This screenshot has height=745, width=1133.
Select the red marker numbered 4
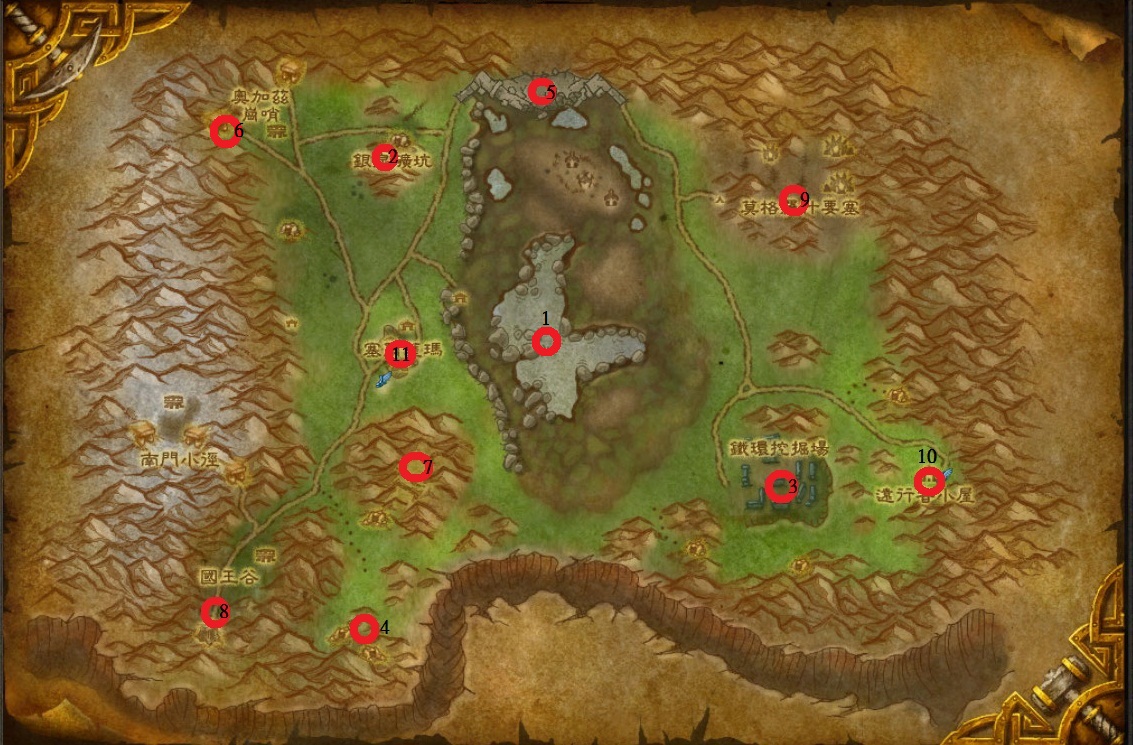click(x=364, y=628)
